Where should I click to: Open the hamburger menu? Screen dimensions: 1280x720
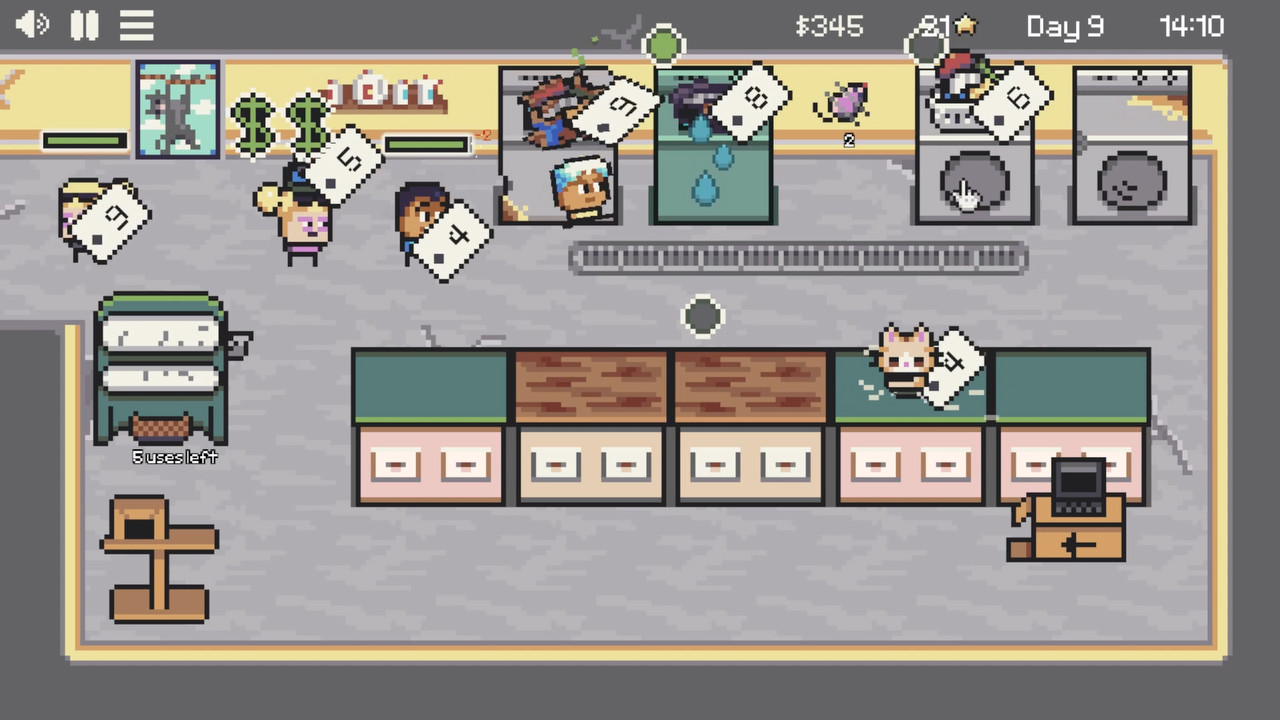pos(136,25)
